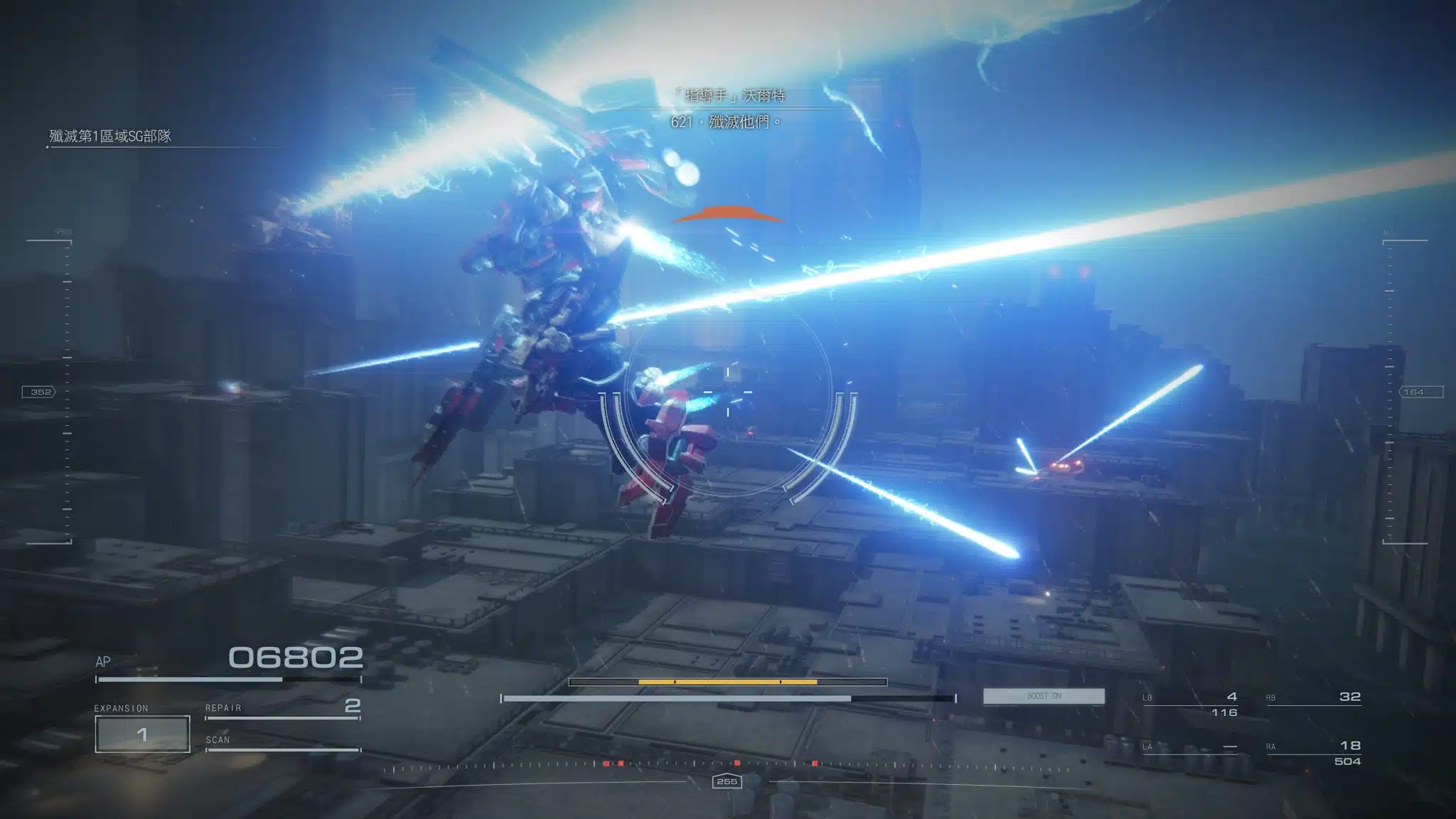
Task: Click the compass heading marker
Action: coord(727,781)
